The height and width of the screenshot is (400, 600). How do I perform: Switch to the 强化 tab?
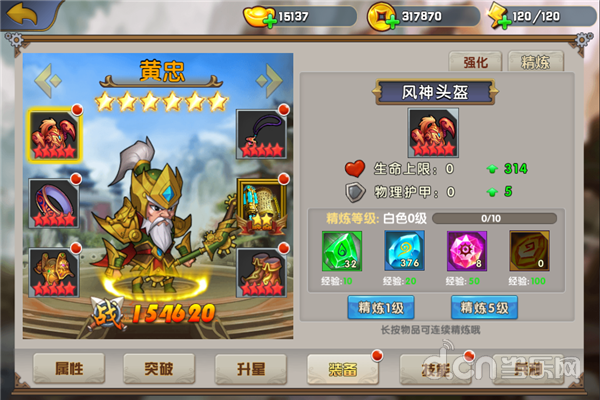tap(476, 61)
